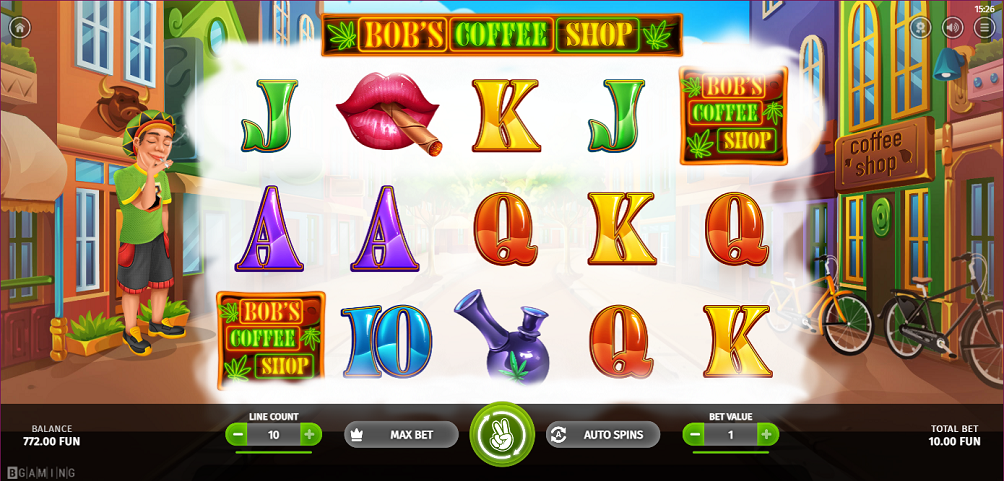Open the award ribbon icon
The width and height of the screenshot is (1004, 481).
(920, 28)
